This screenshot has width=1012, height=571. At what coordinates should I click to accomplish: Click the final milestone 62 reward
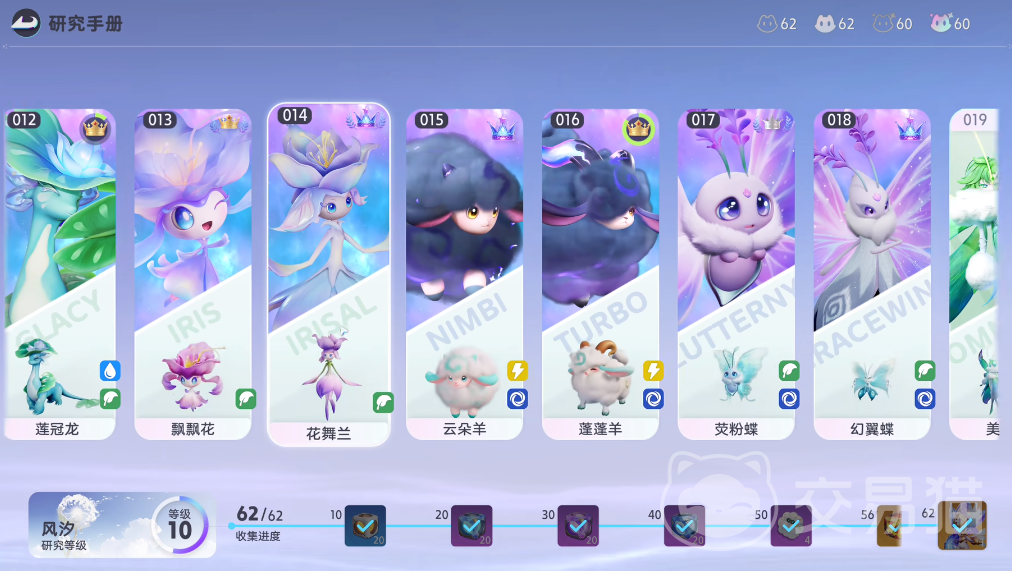pos(962,525)
